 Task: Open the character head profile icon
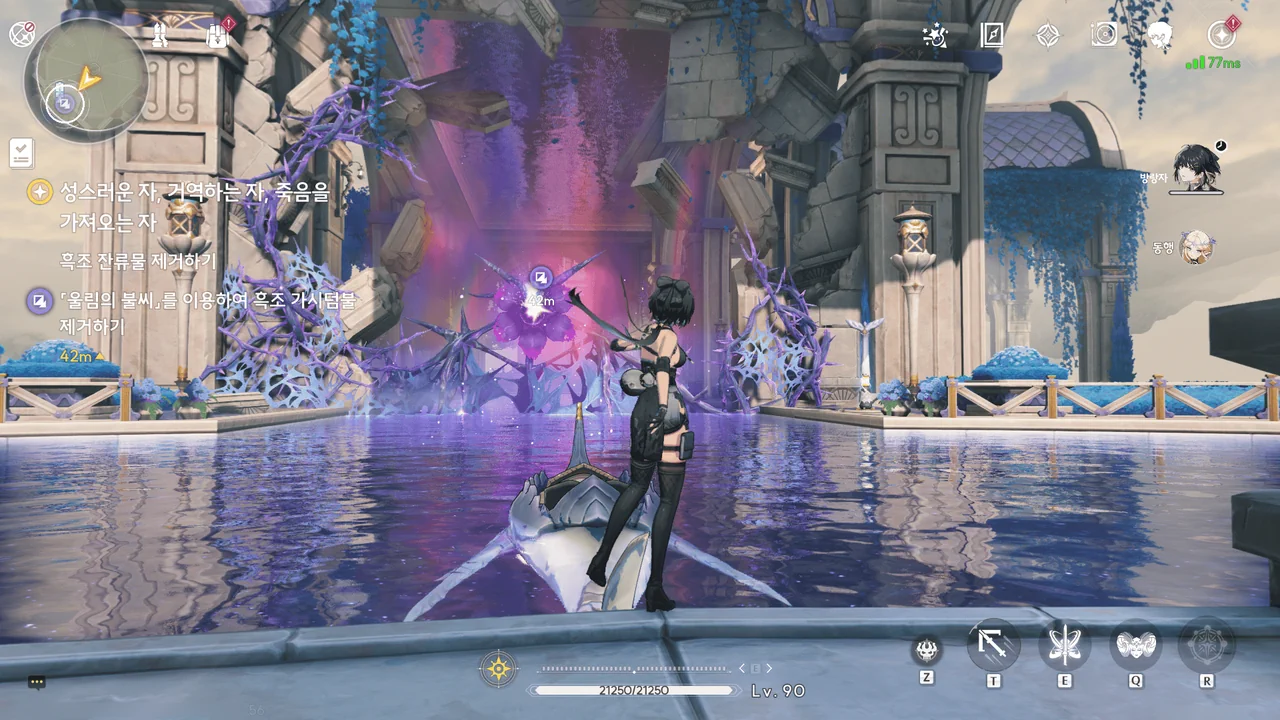pyautogui.click(x=1160, y=36)
